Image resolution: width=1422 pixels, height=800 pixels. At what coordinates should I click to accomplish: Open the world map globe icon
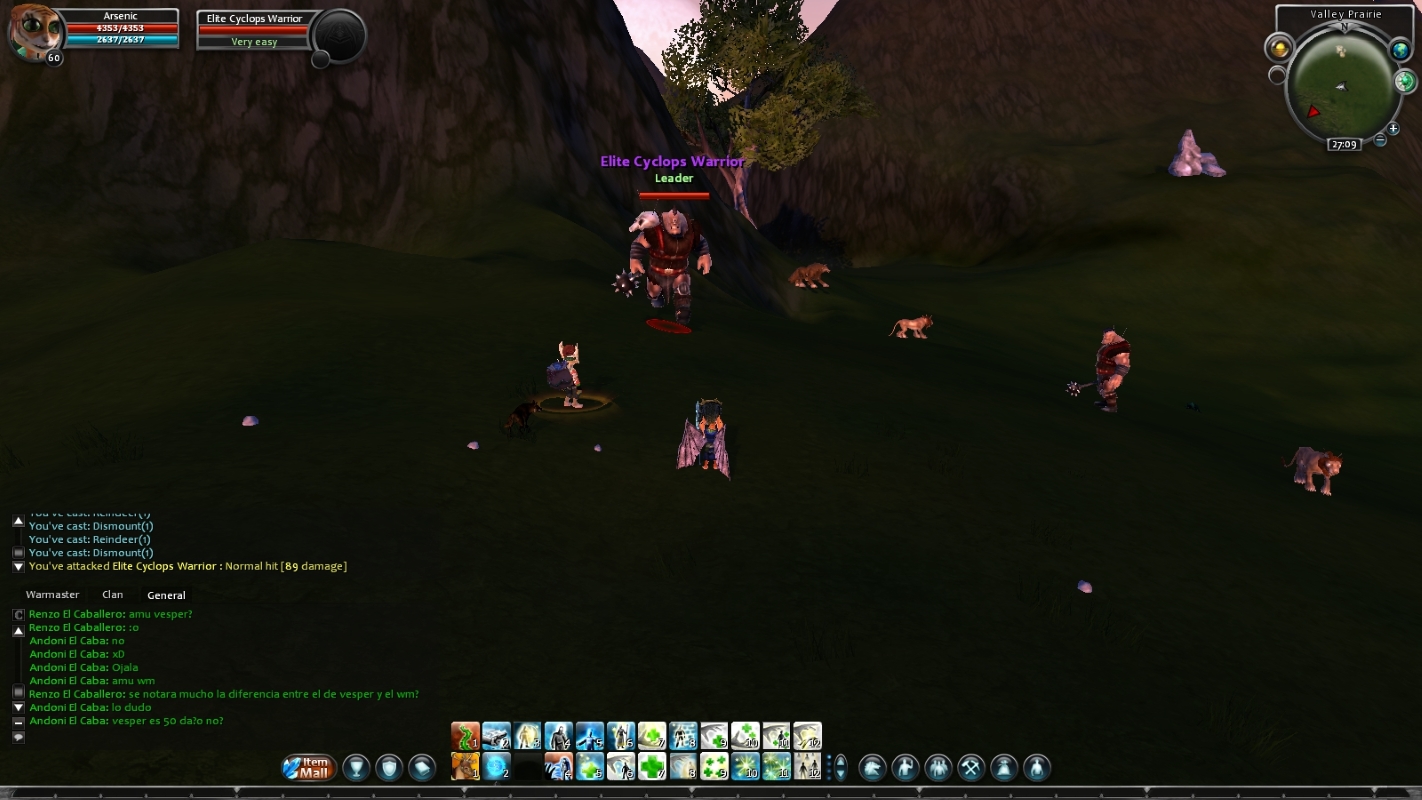coord(1399,51)
